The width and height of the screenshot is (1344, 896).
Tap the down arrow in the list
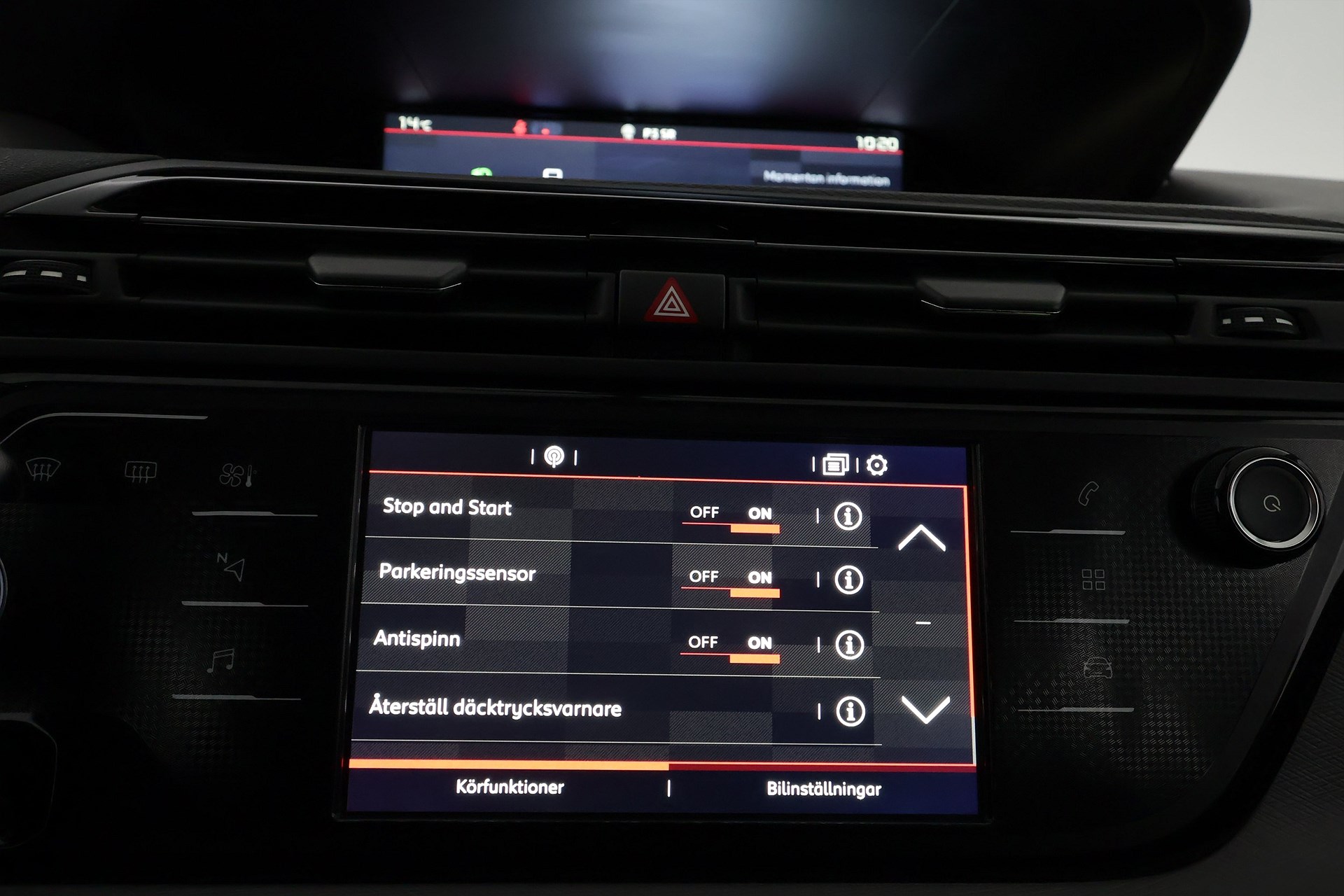pos(925,709)
